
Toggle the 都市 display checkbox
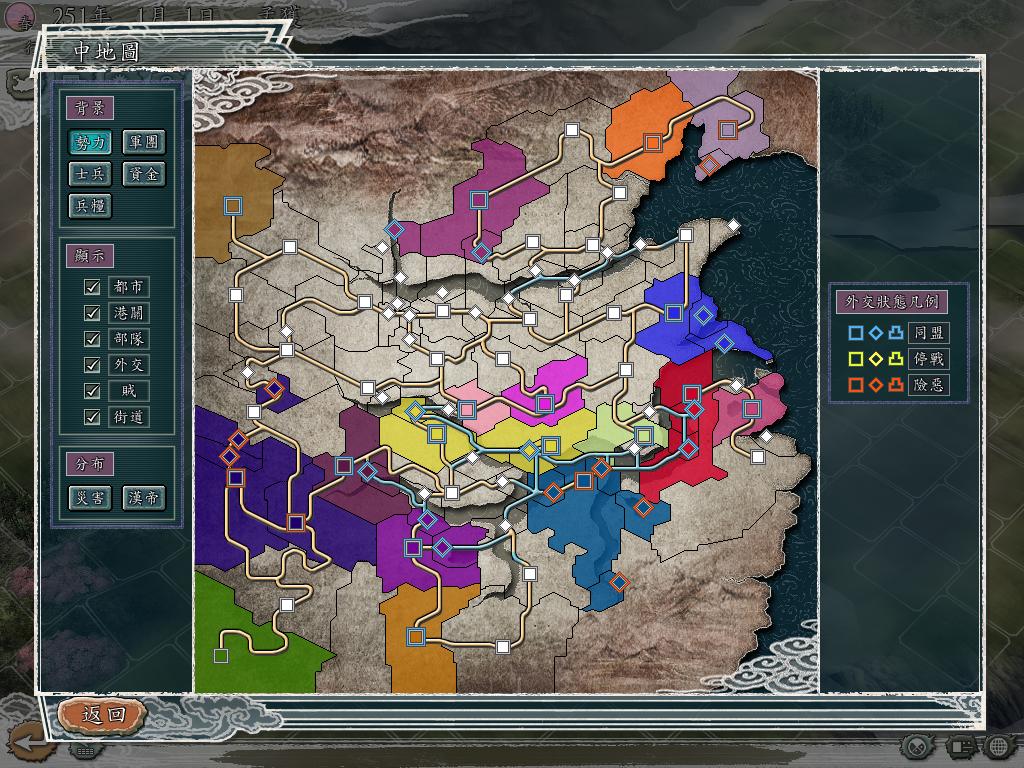coord(93,287)
